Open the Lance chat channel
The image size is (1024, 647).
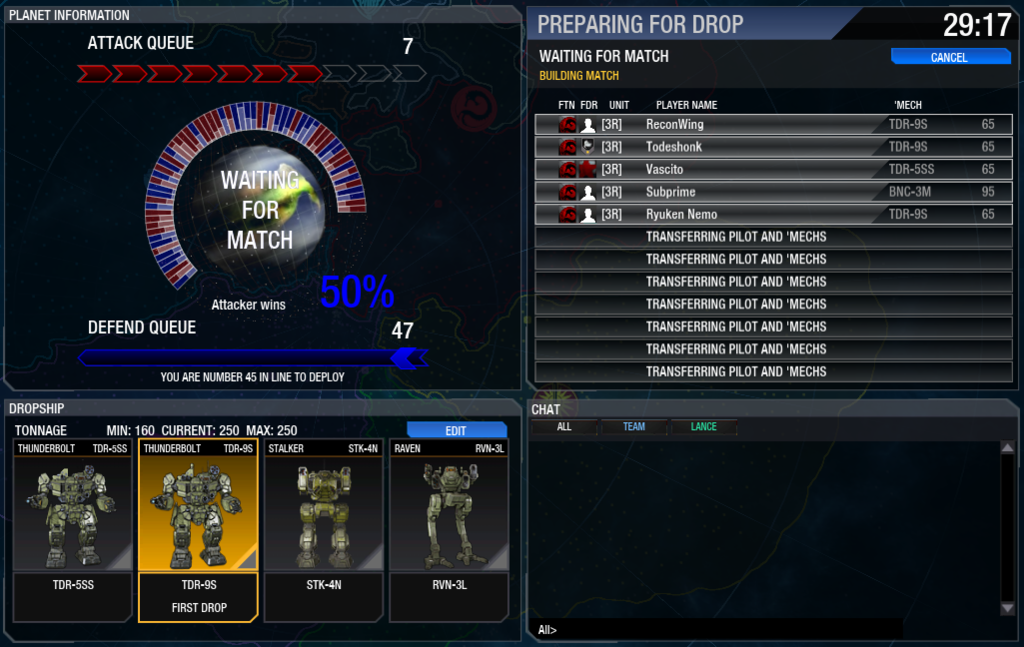704,427
